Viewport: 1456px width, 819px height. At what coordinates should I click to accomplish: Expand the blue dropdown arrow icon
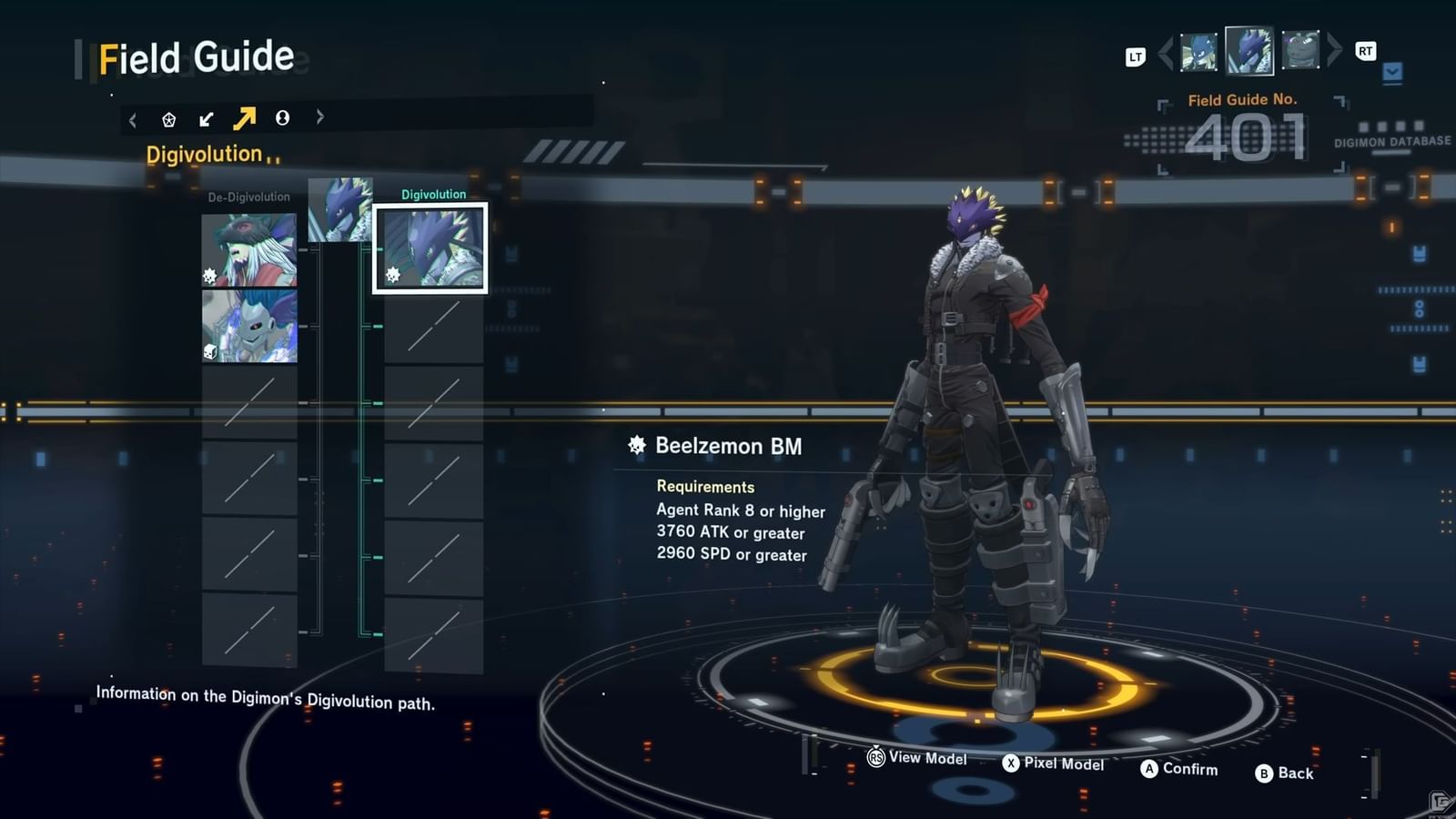[x=1392, y=71]
